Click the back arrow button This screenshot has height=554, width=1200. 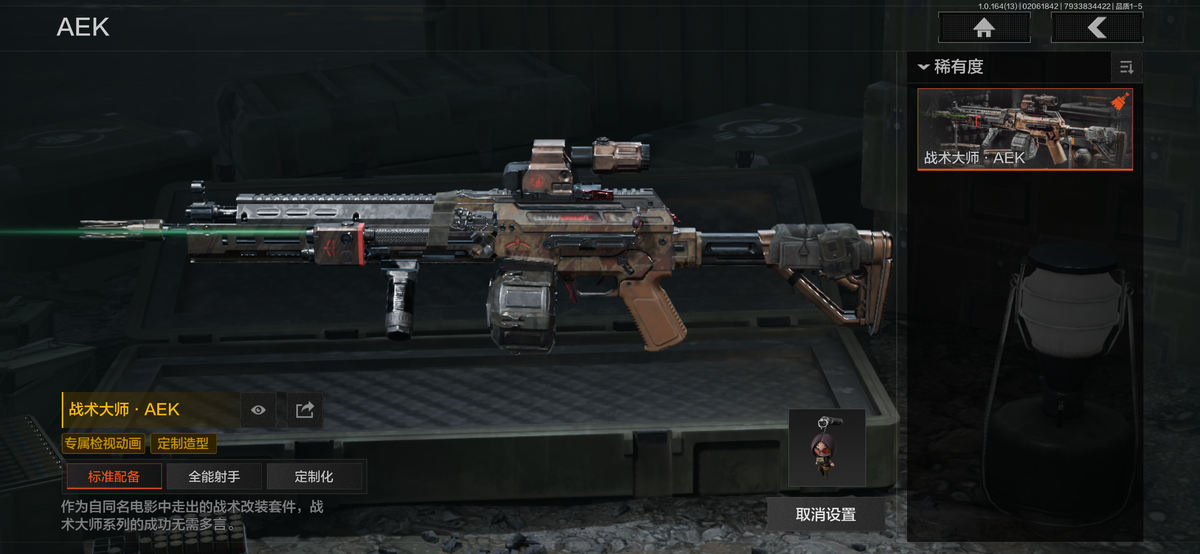tap(1097, 28)
